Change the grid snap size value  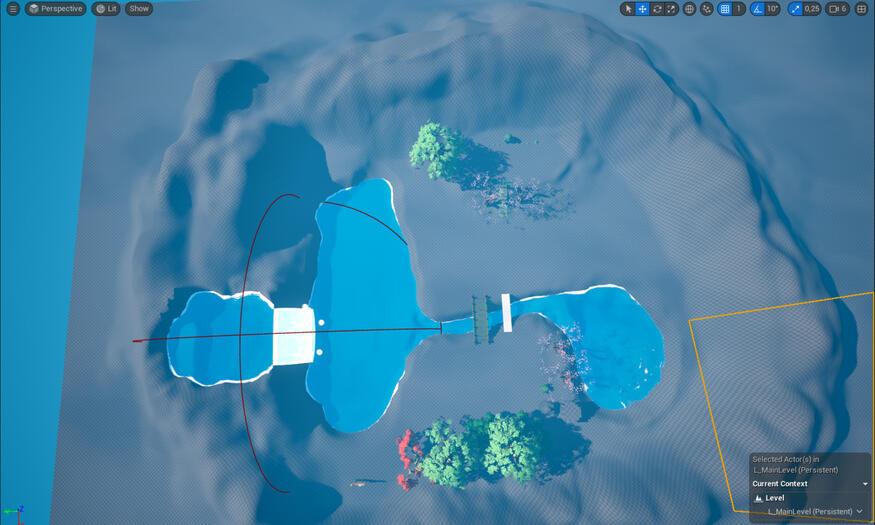coord(739,9)
